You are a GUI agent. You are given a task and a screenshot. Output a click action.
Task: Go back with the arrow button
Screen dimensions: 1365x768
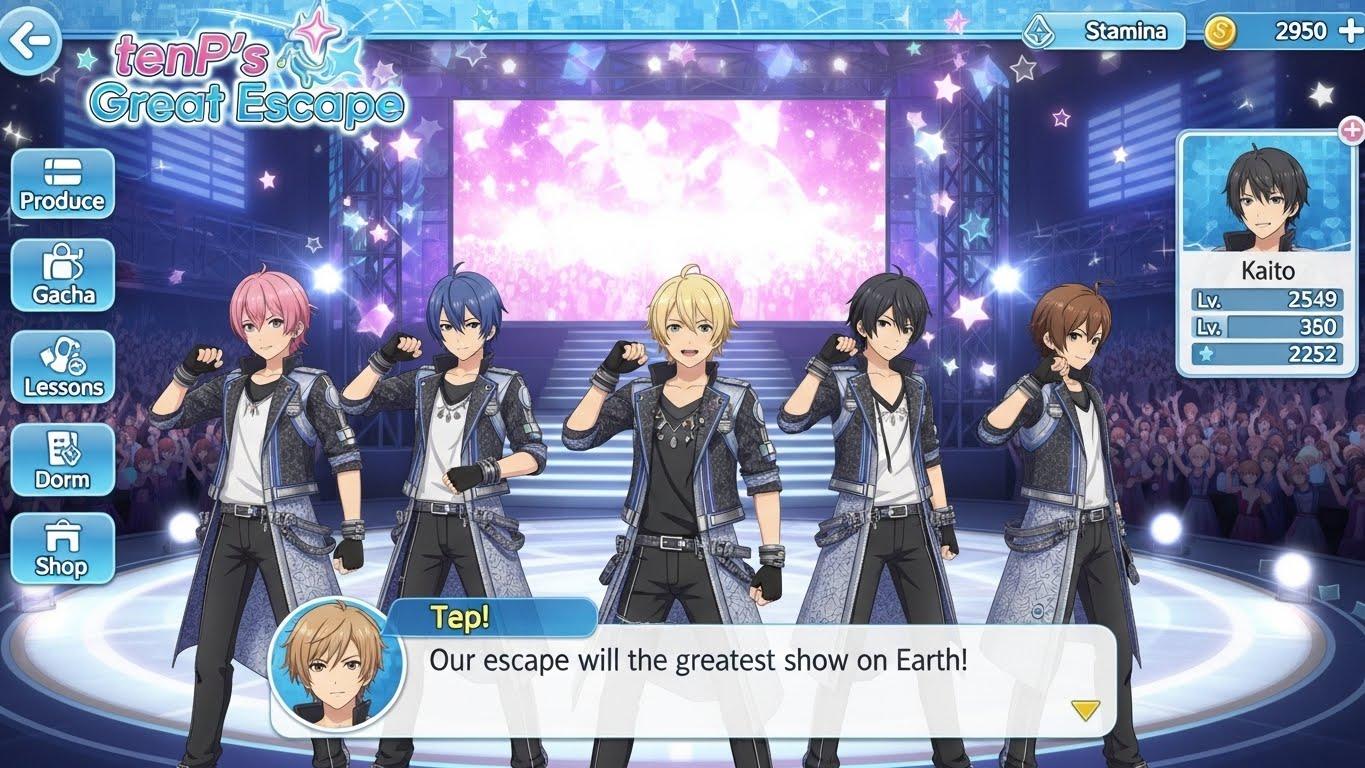click(29, 40)
